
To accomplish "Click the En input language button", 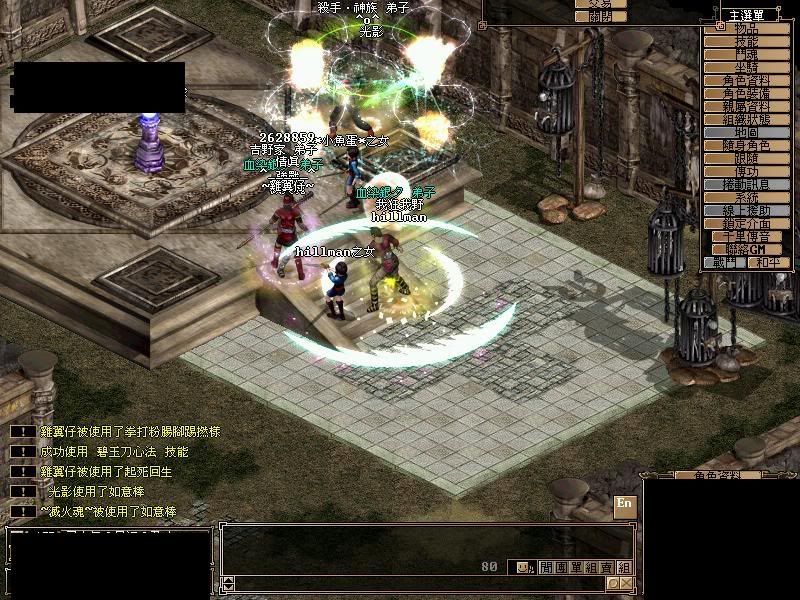I will click(624, 504).
